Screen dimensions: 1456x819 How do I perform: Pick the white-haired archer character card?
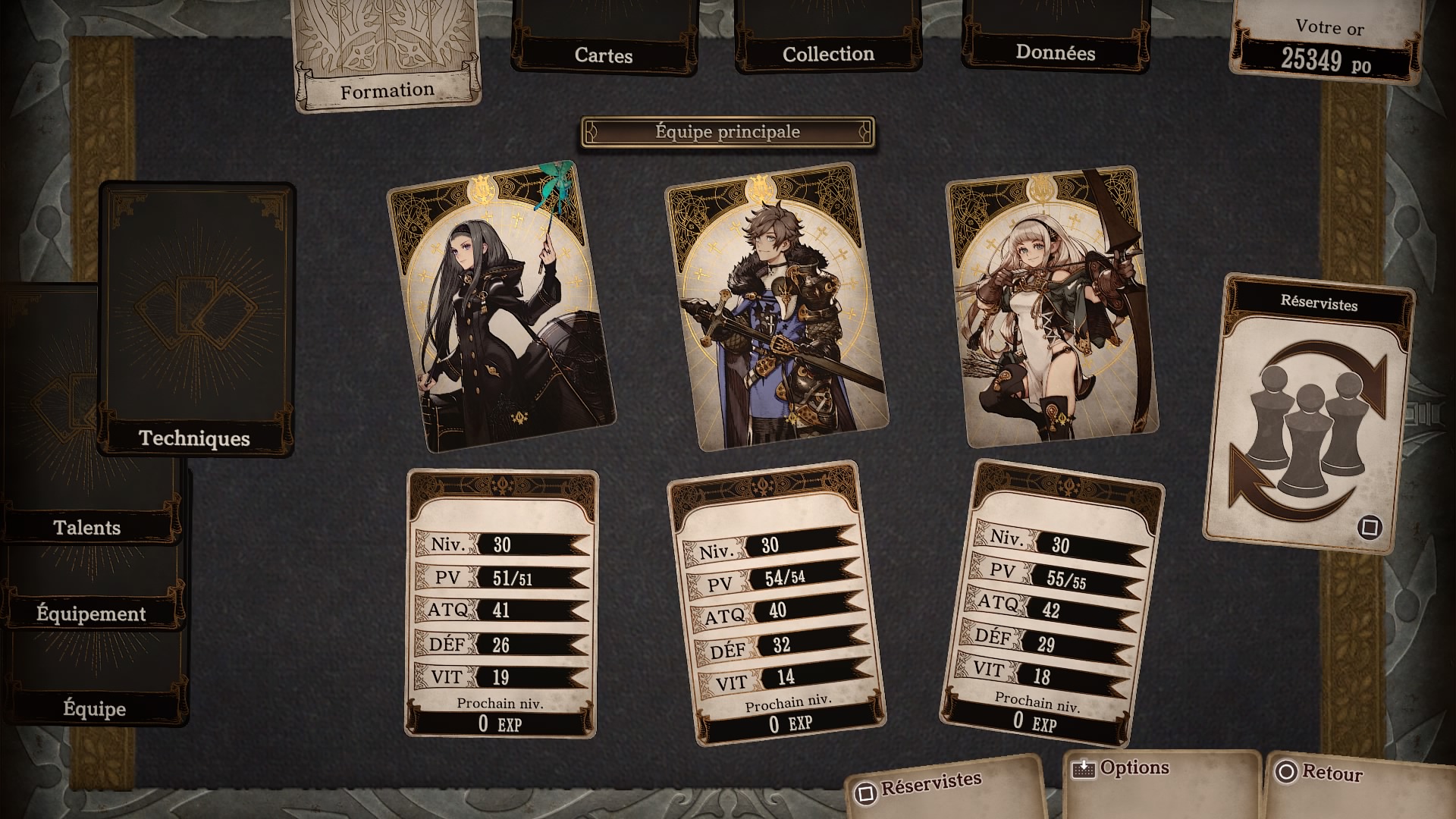[x=1053, y=307]
